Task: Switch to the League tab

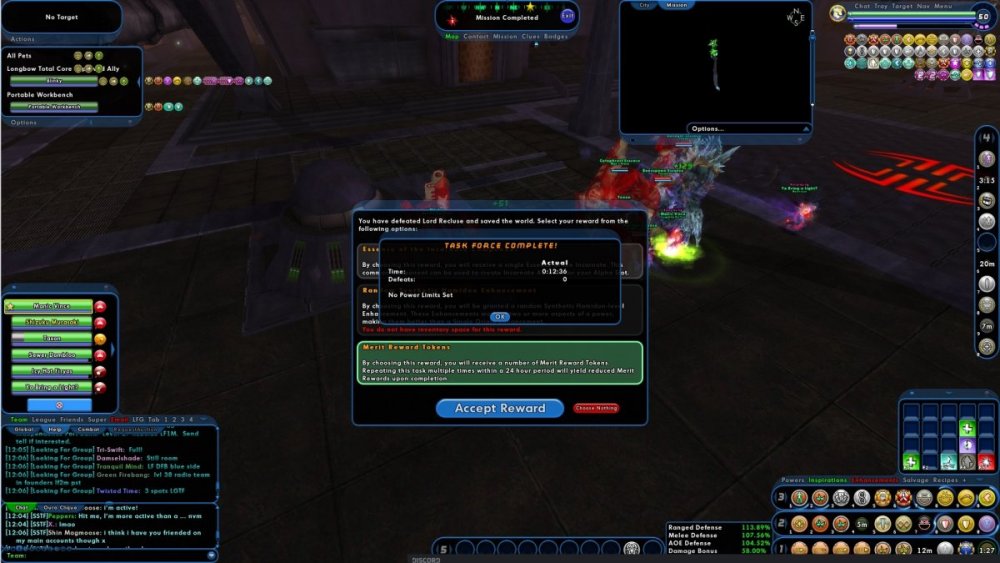Action: click(x=42, y=419)
